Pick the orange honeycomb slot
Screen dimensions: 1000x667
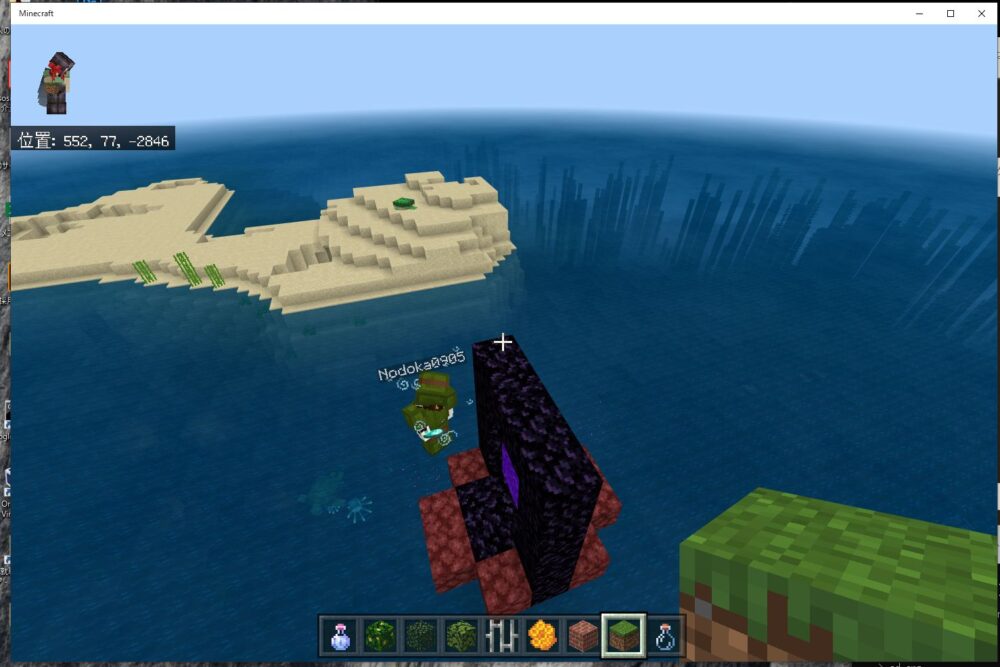click(541, 635)
